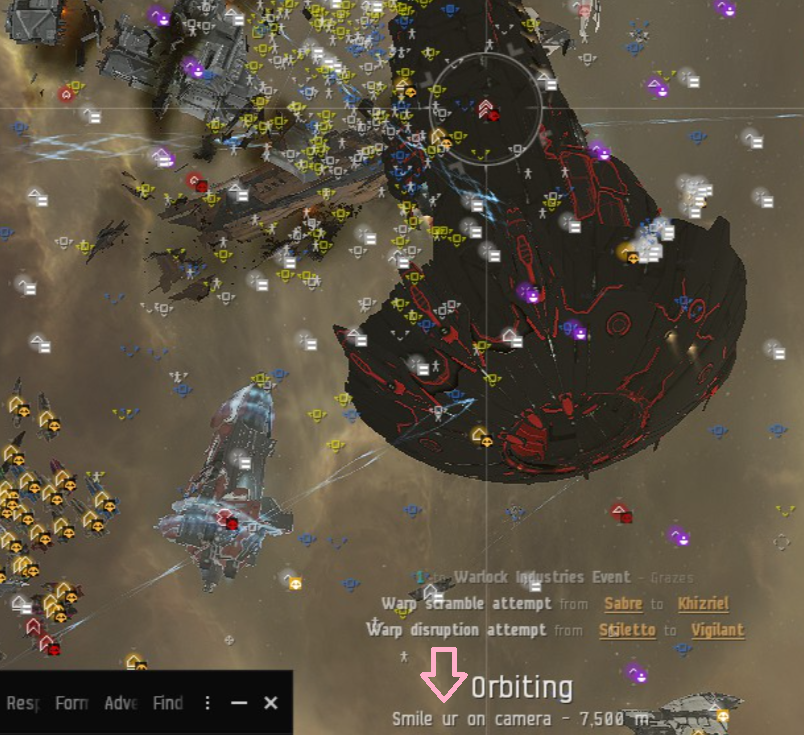Close the fleet window
Viewport: 804px width, 735px height.
coord(270,703)
